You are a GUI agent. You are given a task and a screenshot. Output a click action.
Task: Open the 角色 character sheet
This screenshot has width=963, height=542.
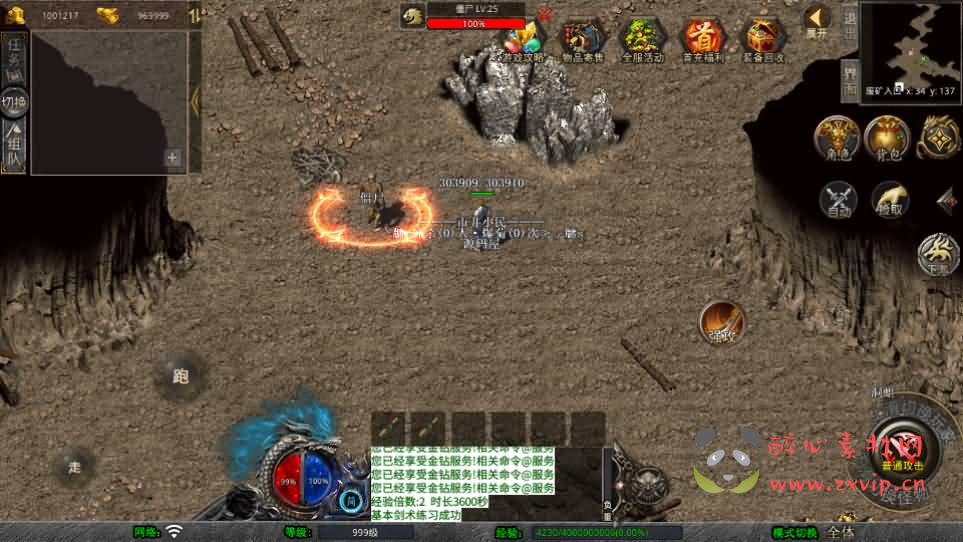tap(837, 138)
